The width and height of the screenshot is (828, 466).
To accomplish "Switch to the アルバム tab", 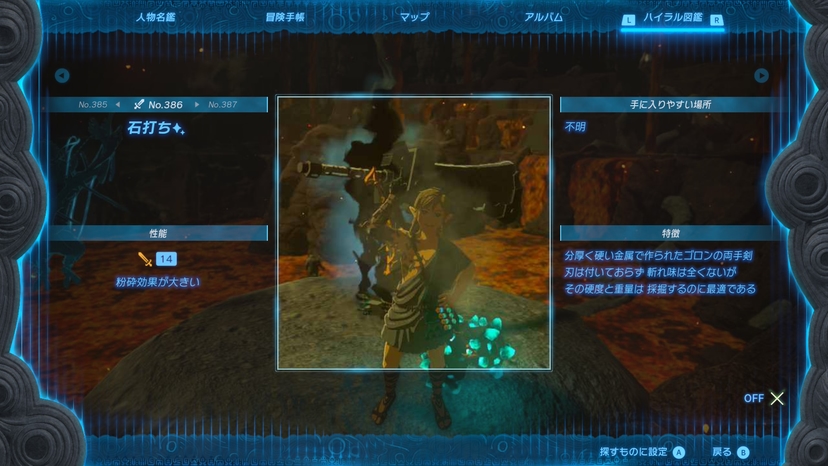I will 543,17.
